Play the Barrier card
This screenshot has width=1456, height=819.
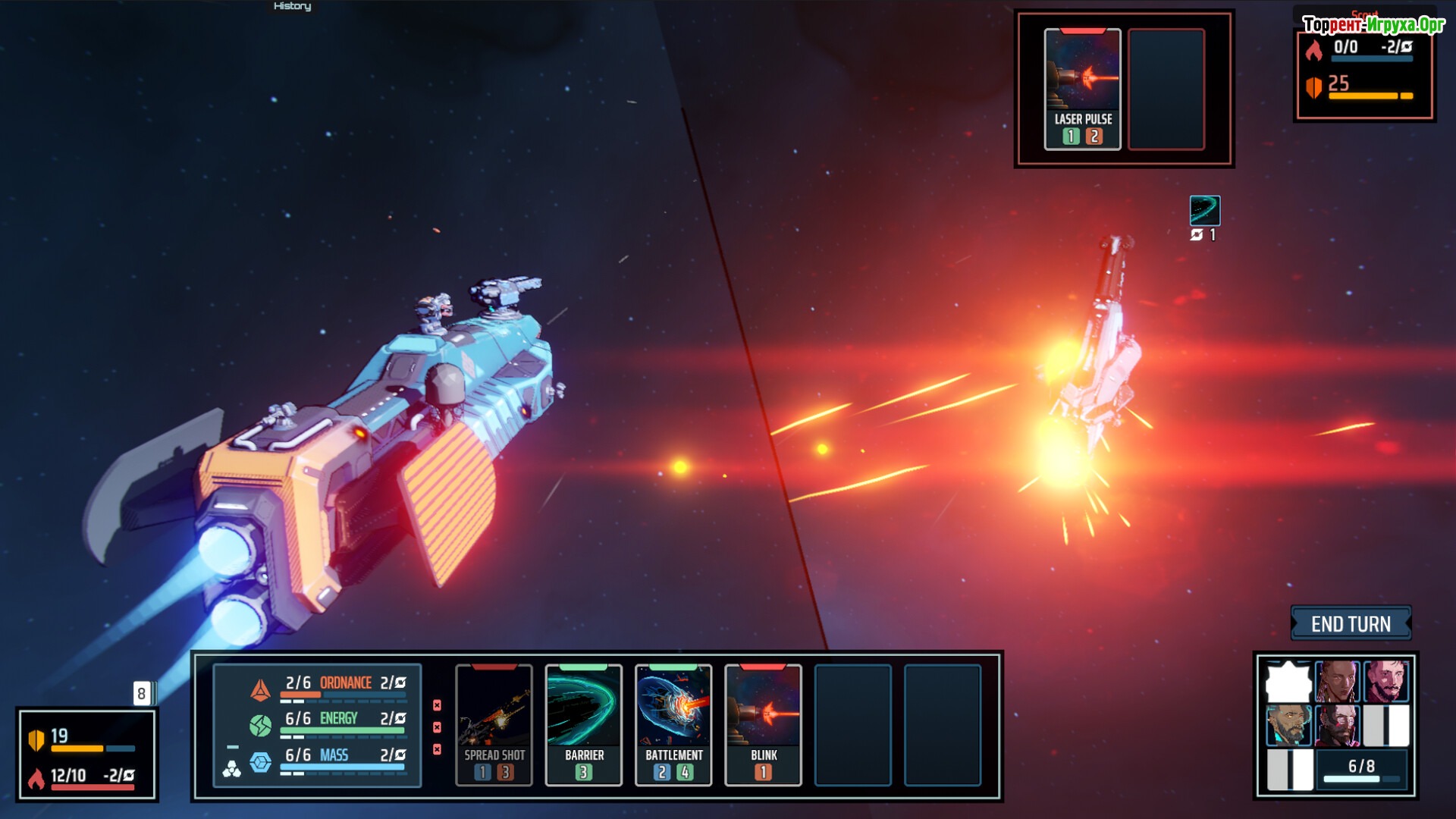583,725
